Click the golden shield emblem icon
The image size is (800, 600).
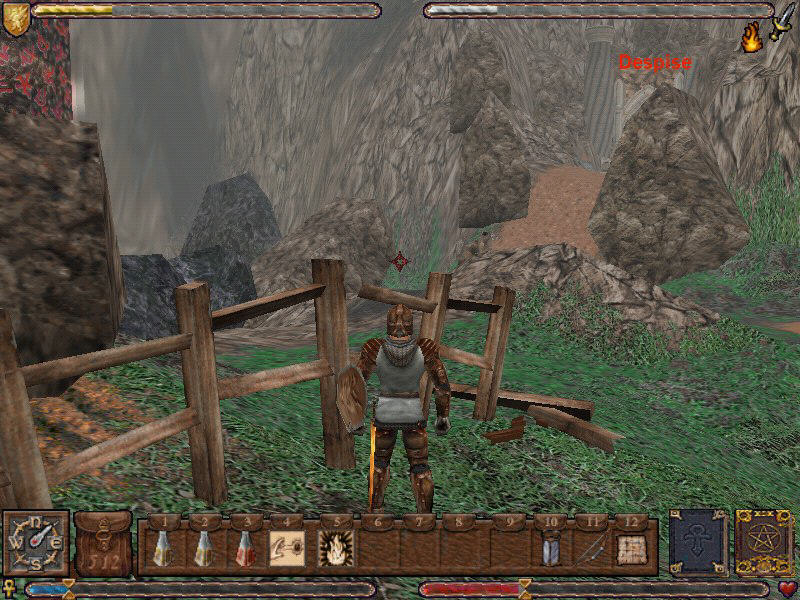15,18
